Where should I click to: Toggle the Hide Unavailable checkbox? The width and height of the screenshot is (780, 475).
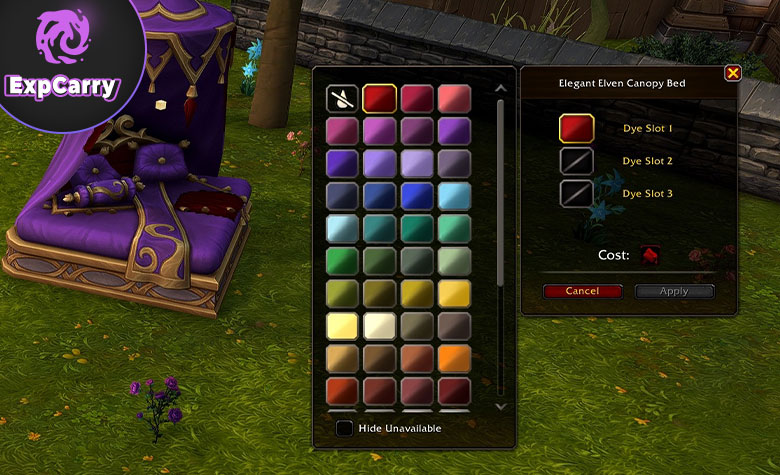(x=344, y=428)
